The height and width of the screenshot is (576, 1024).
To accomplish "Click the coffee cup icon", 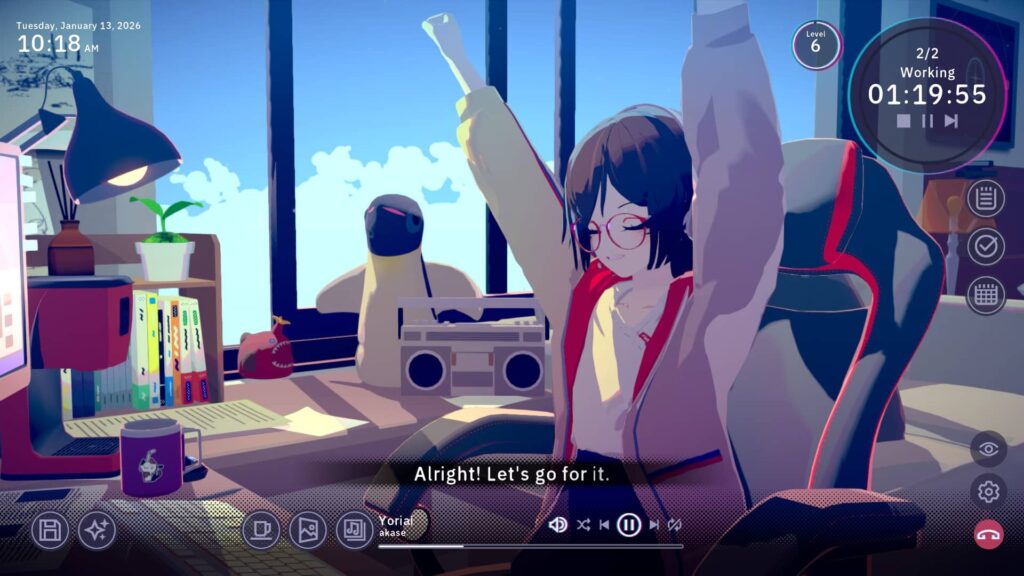I will point(261,530).
